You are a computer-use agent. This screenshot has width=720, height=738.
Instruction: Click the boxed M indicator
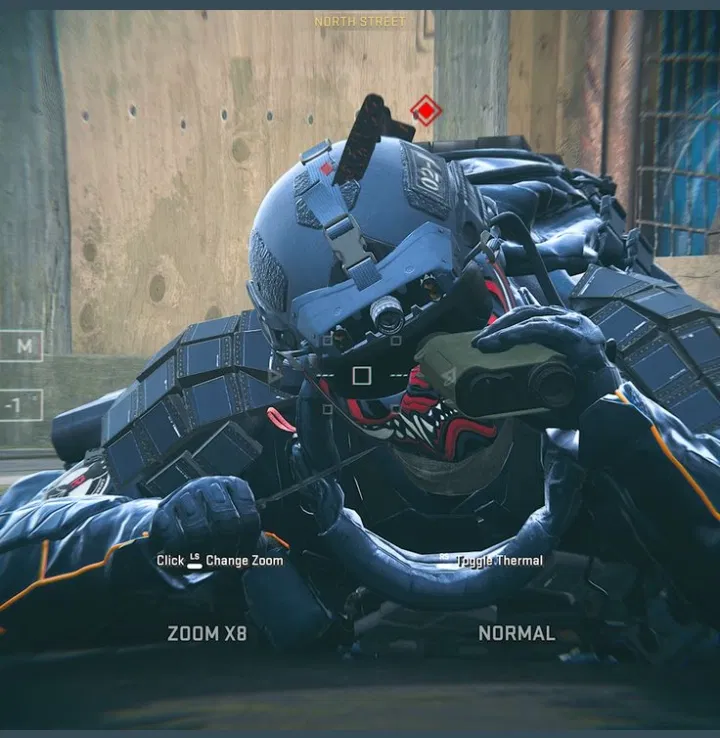tap(22, 346)
